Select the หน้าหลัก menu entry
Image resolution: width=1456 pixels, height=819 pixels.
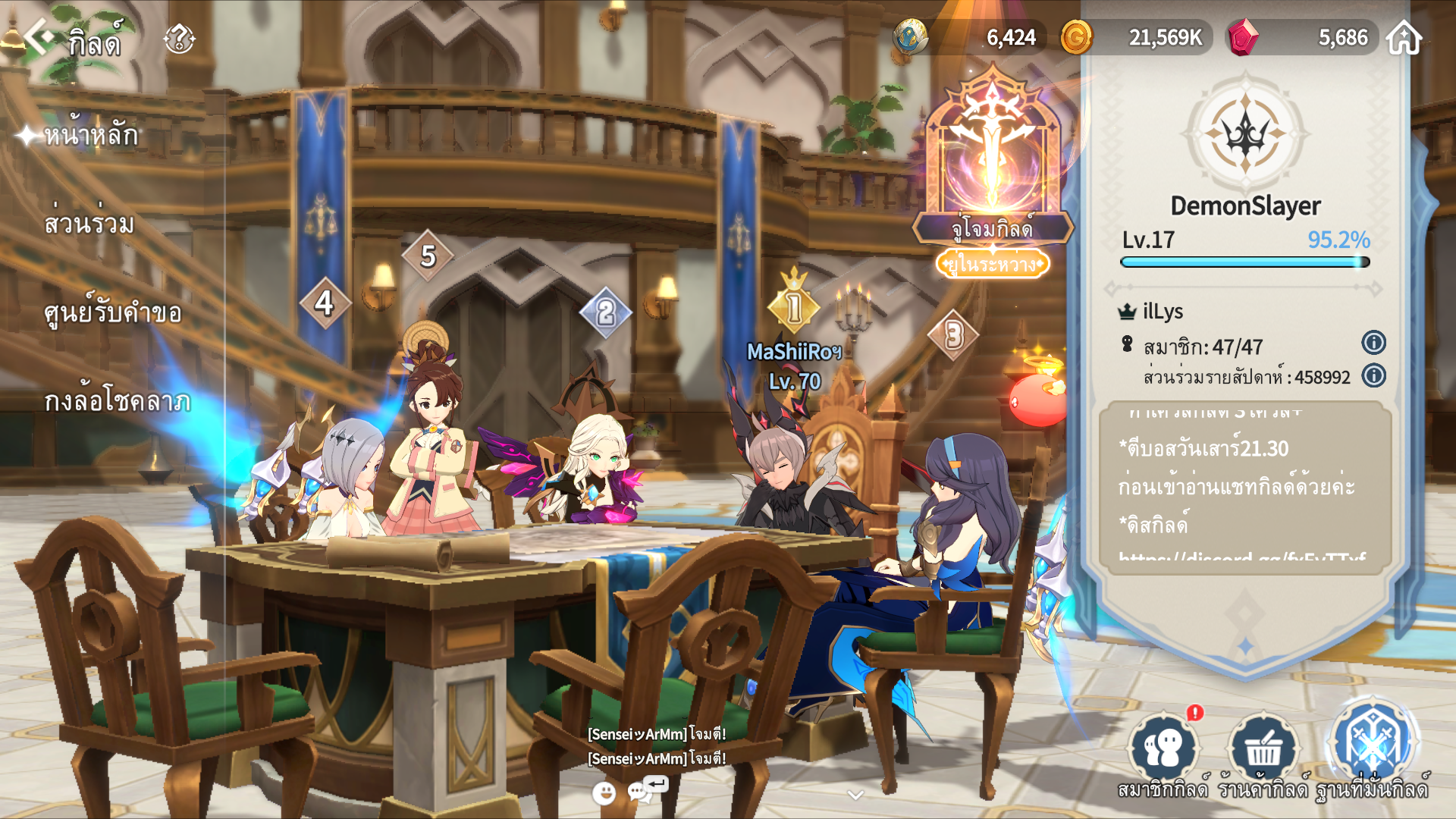tap(91, 136)
